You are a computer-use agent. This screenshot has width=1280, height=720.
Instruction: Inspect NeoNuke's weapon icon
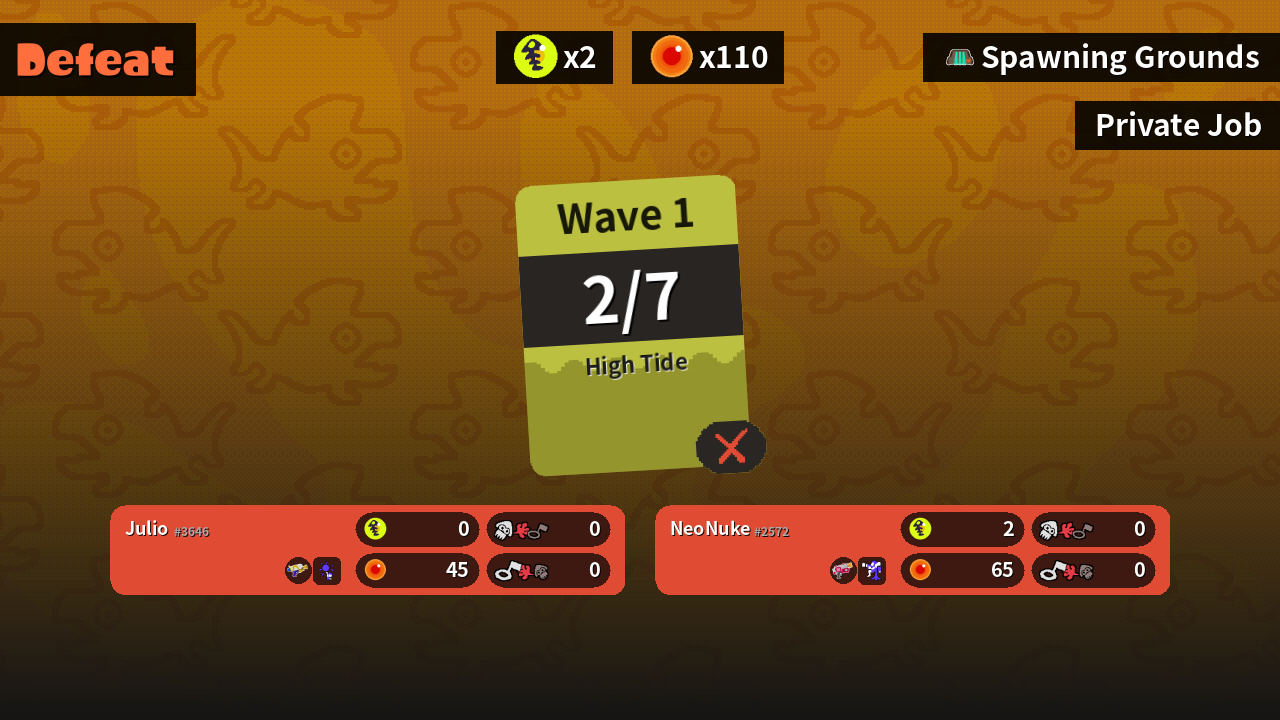[x=843, y=570]
